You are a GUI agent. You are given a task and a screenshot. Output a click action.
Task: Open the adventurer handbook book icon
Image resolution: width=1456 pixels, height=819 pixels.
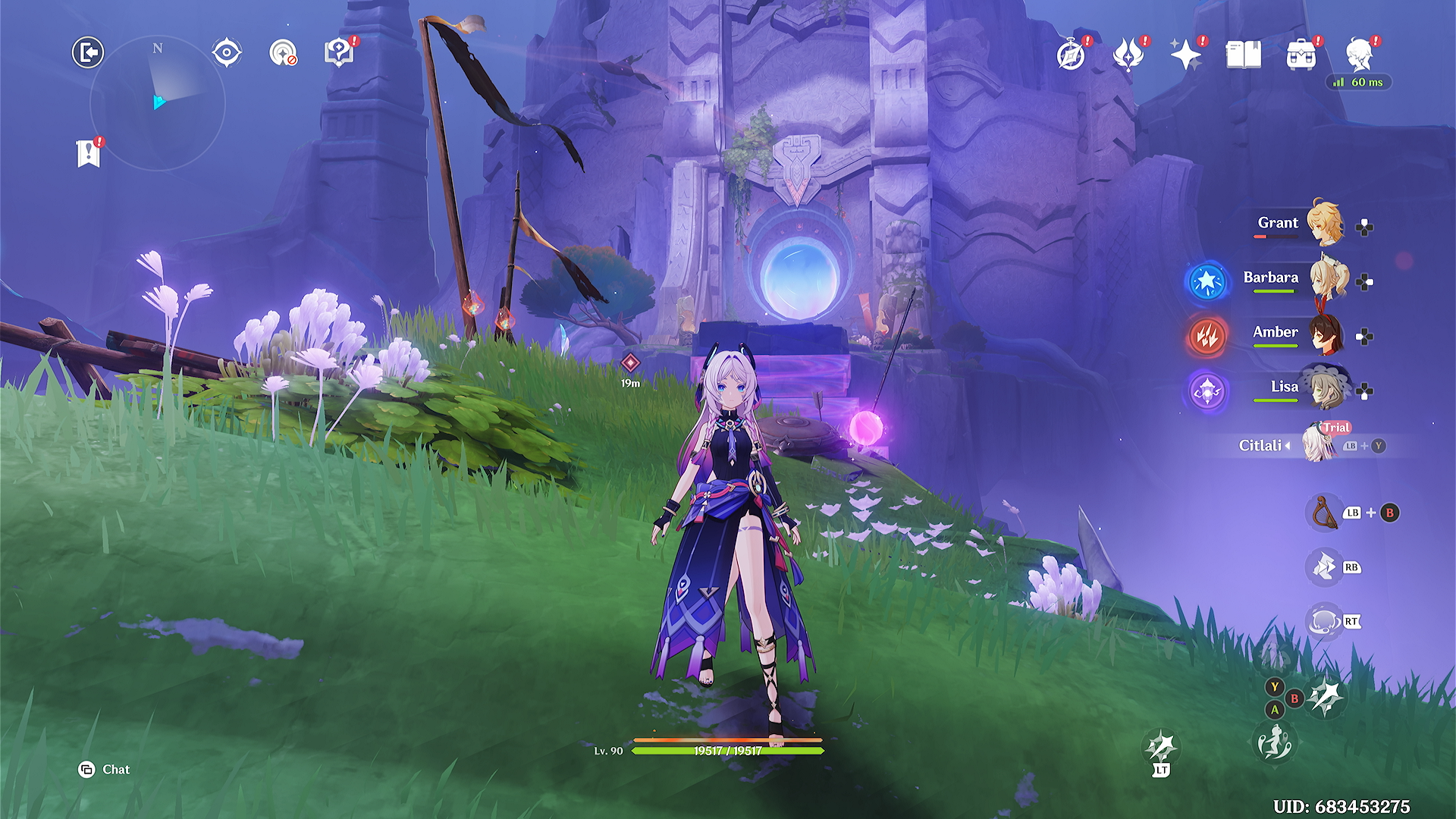[x=1243, y=55]
